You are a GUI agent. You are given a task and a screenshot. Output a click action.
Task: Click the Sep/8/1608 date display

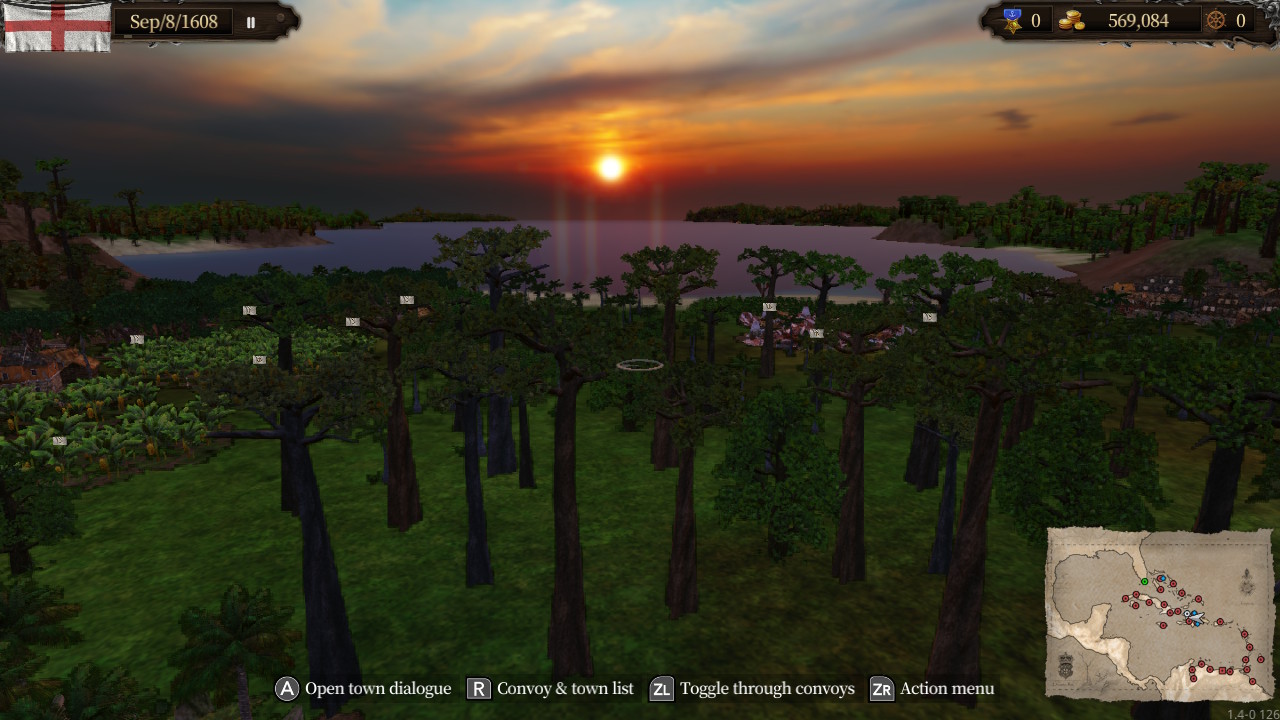coord(174,21)
